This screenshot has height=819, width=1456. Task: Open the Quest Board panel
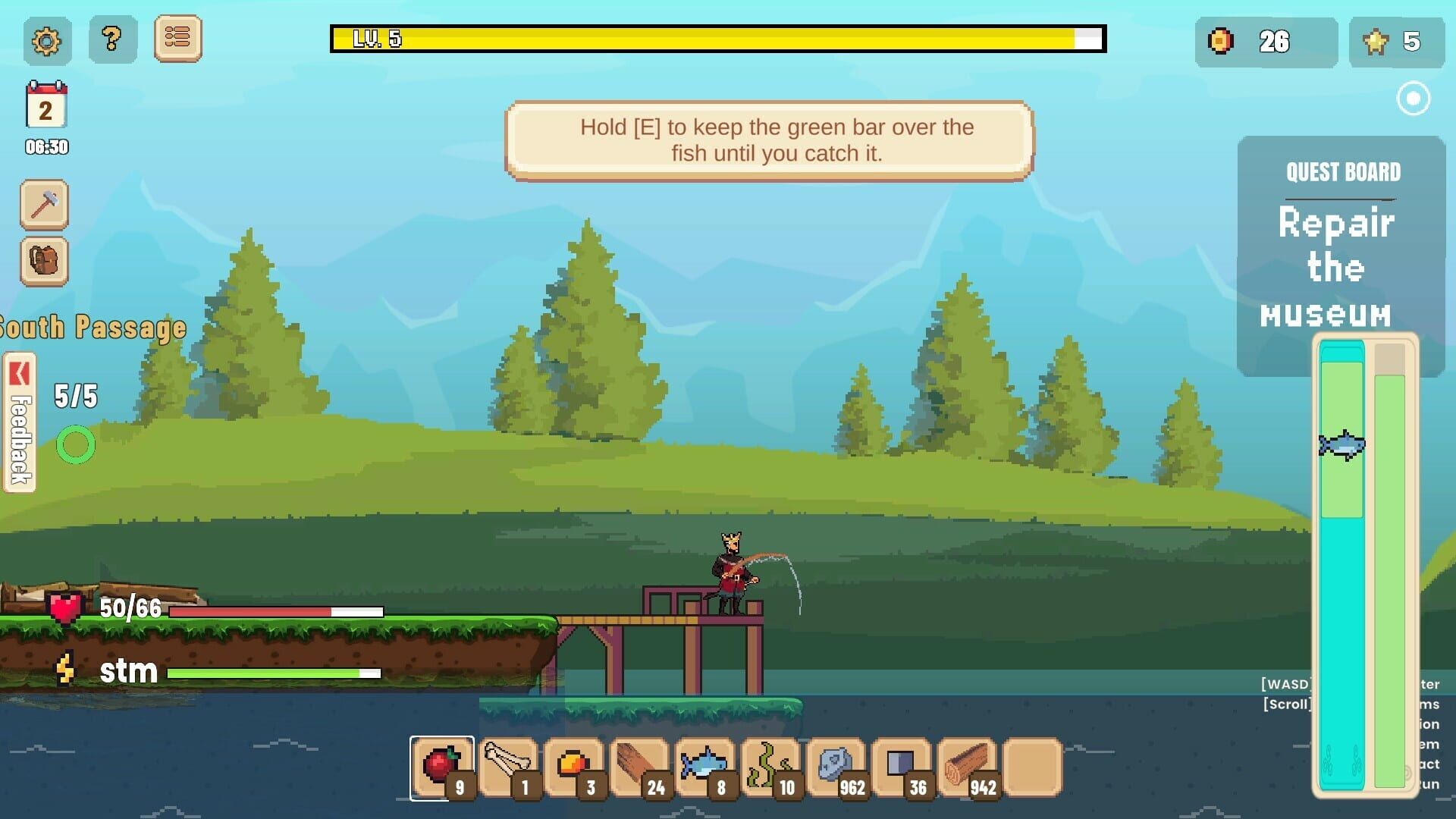[1342, 172]
